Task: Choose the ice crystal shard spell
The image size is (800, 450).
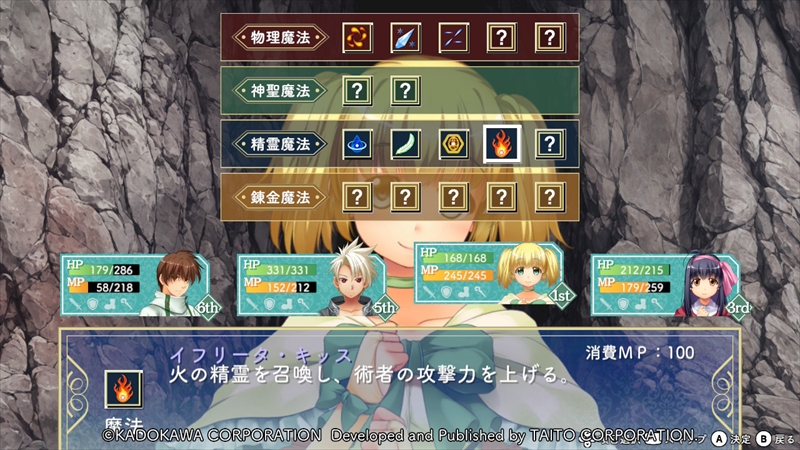Action: 404,38
